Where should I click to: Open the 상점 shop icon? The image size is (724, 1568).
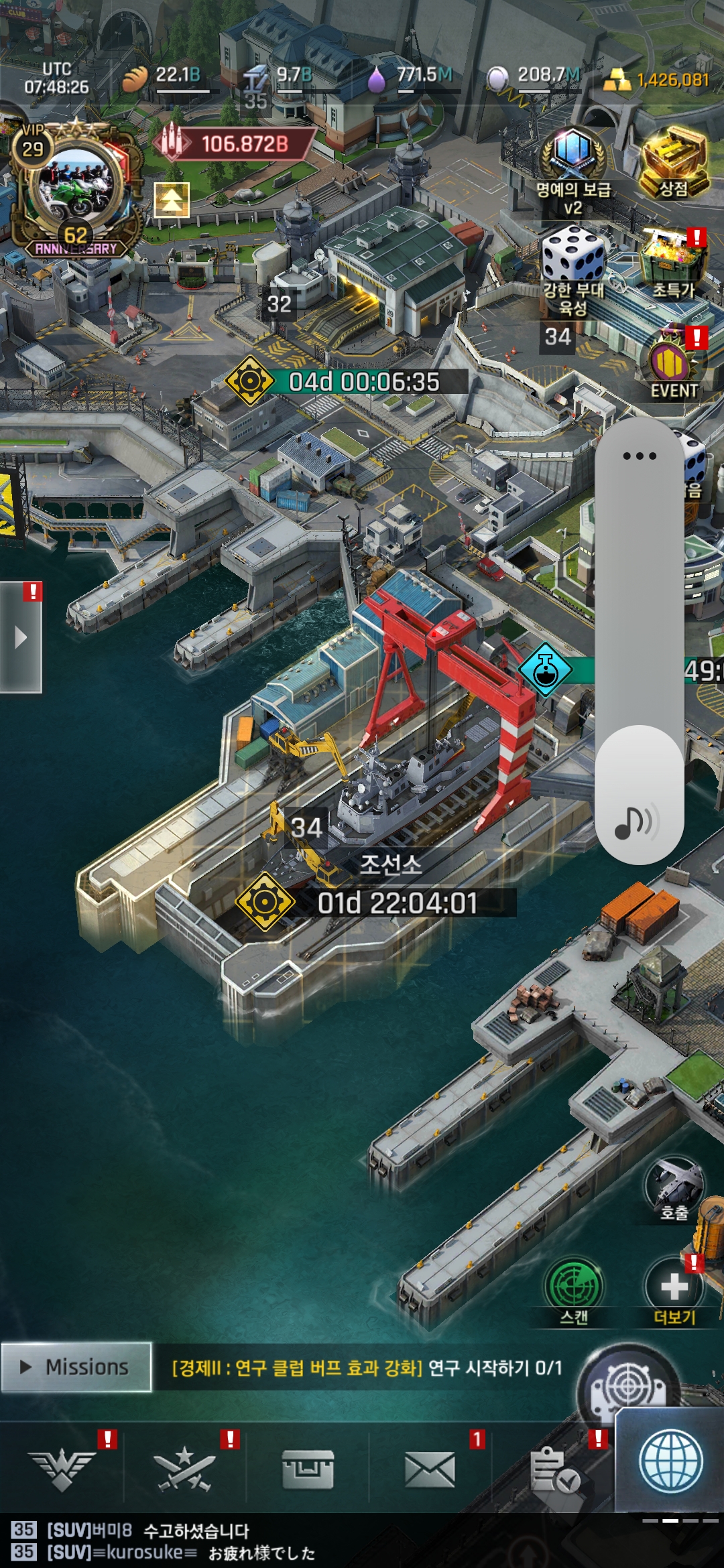pos(674,164)
